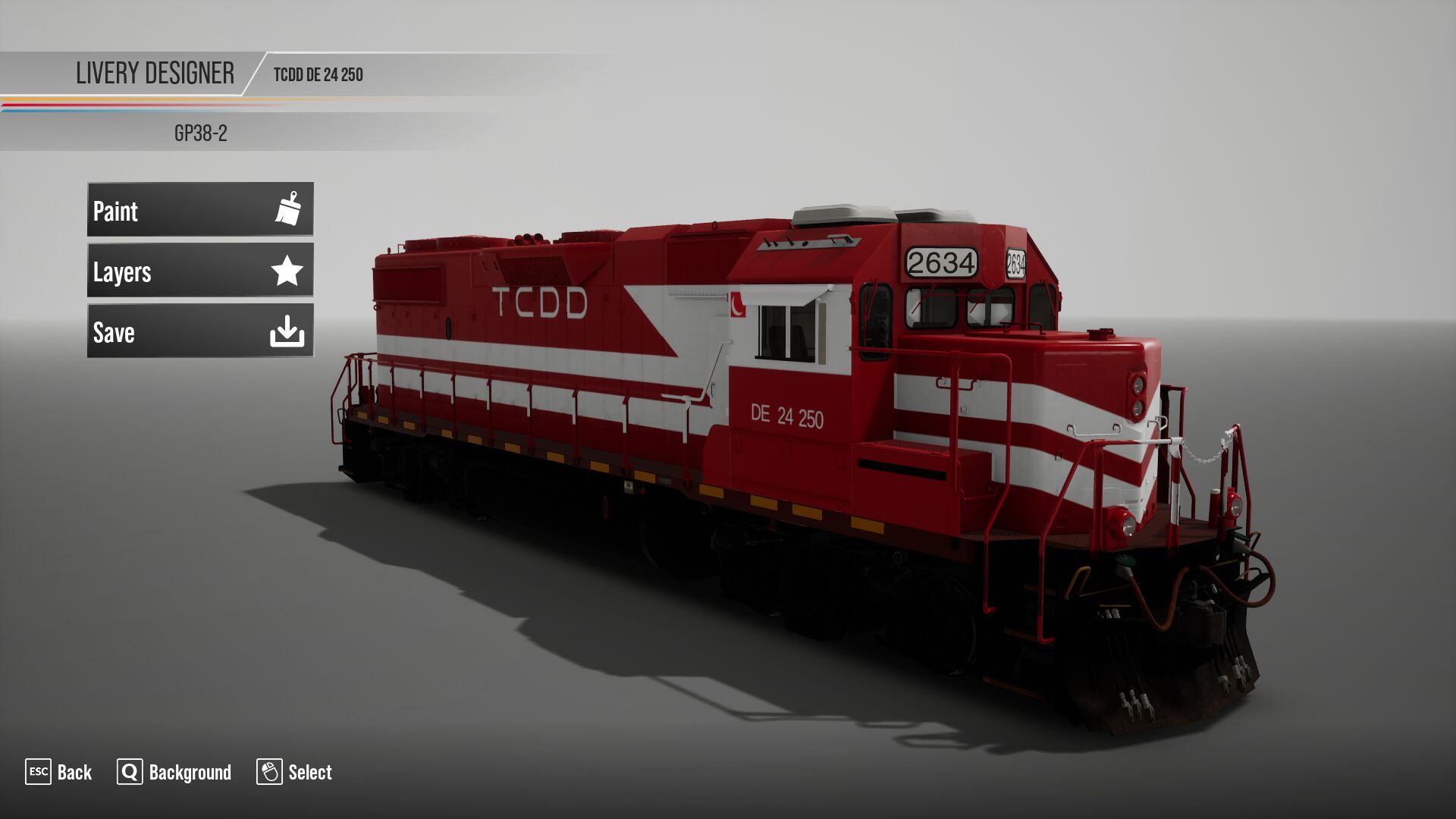Screen dimensions: 1456x819
Task: Save the TCDD livery design
Action: [x=200, y=331]
